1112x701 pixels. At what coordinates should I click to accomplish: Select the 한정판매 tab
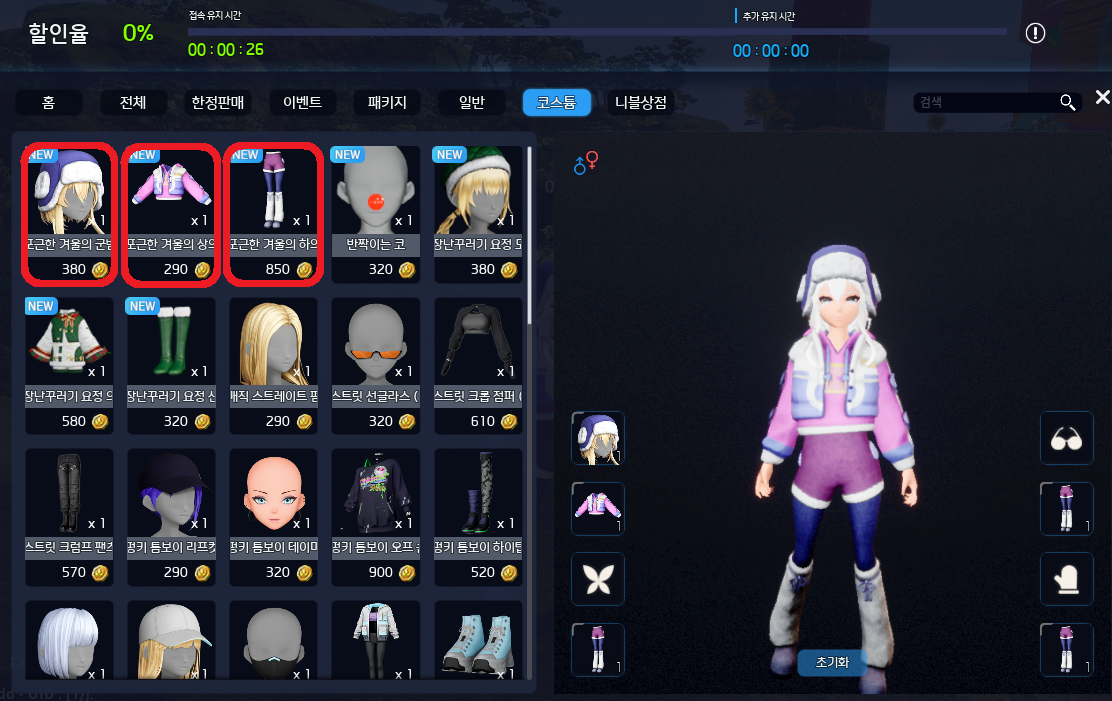tap(218, 102)
